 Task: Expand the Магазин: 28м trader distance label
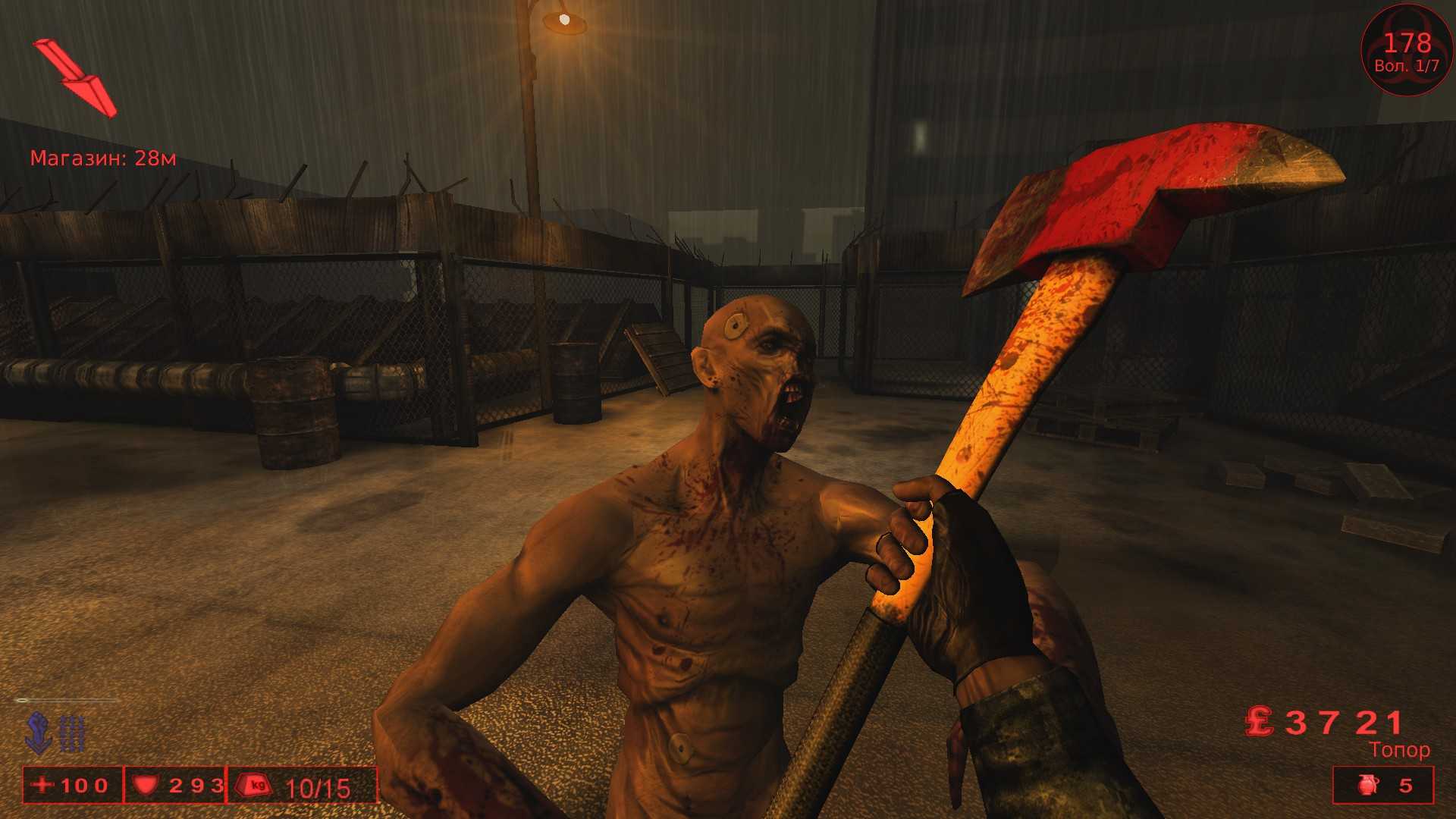pos(102,158)
